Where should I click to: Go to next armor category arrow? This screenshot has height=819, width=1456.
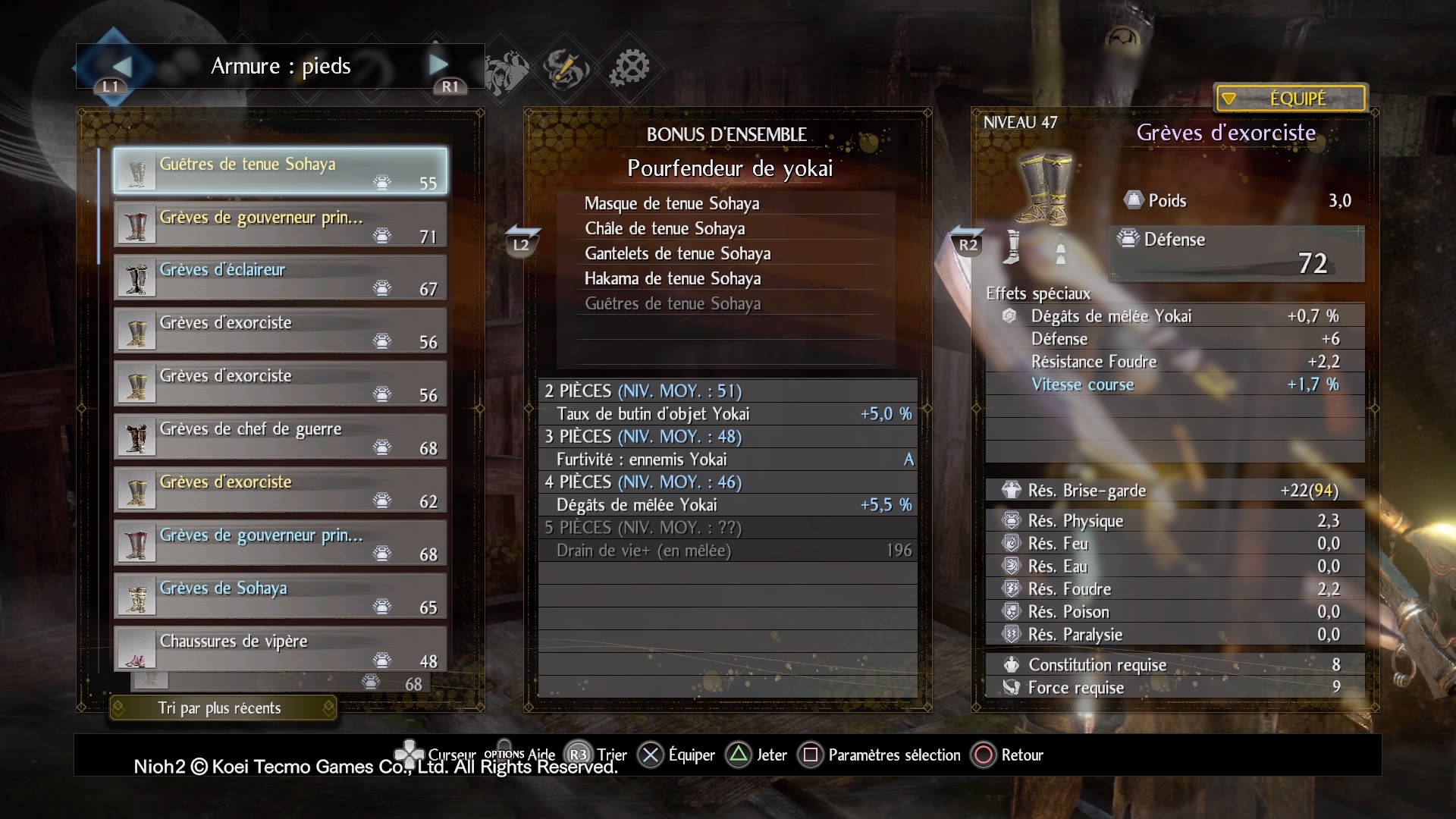coord(438,65)
